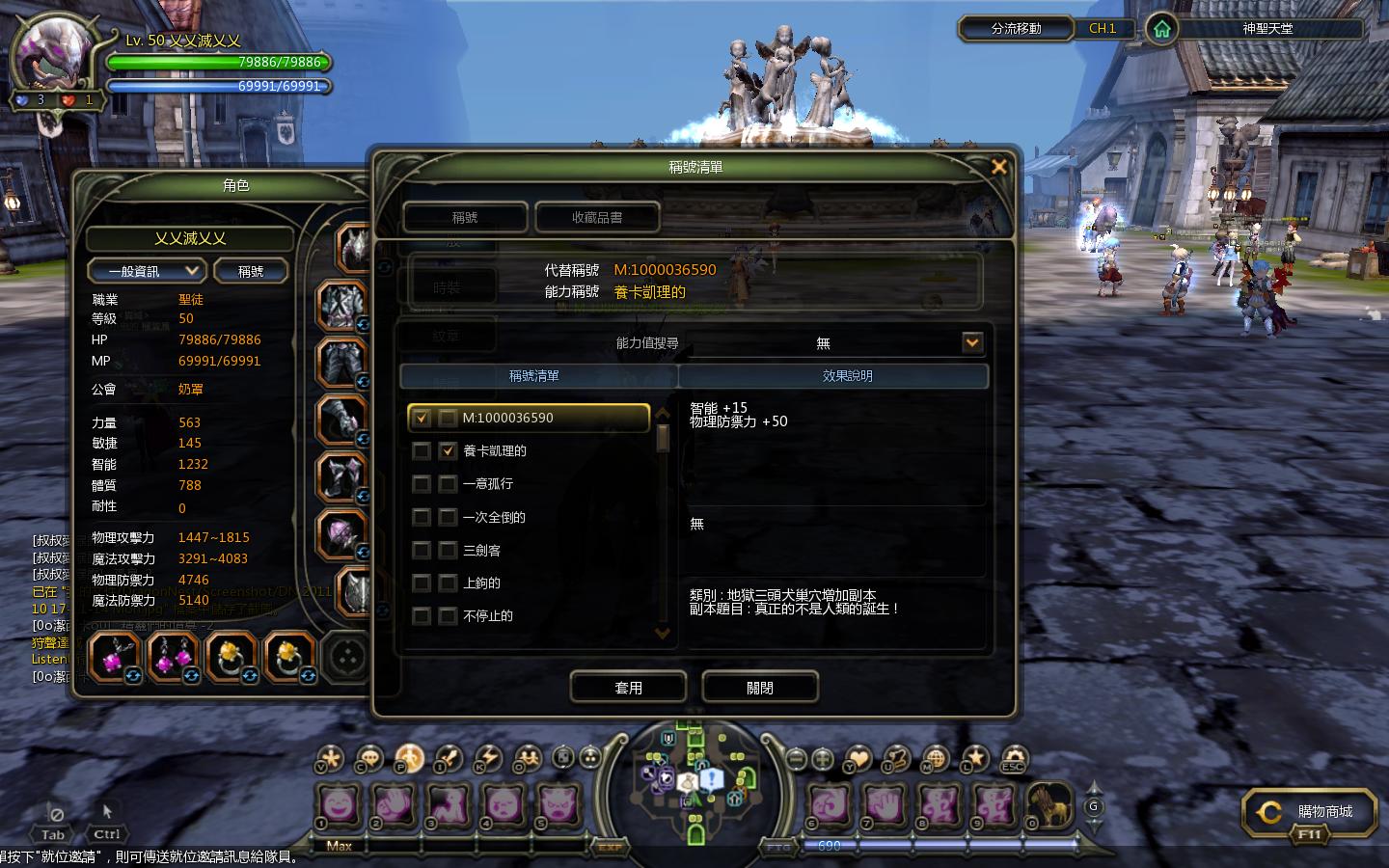Switch to the 收藏品書 tab
The height and width of the screenshot is (868, 1389).
pyautogui.click(x=597, y=218)
